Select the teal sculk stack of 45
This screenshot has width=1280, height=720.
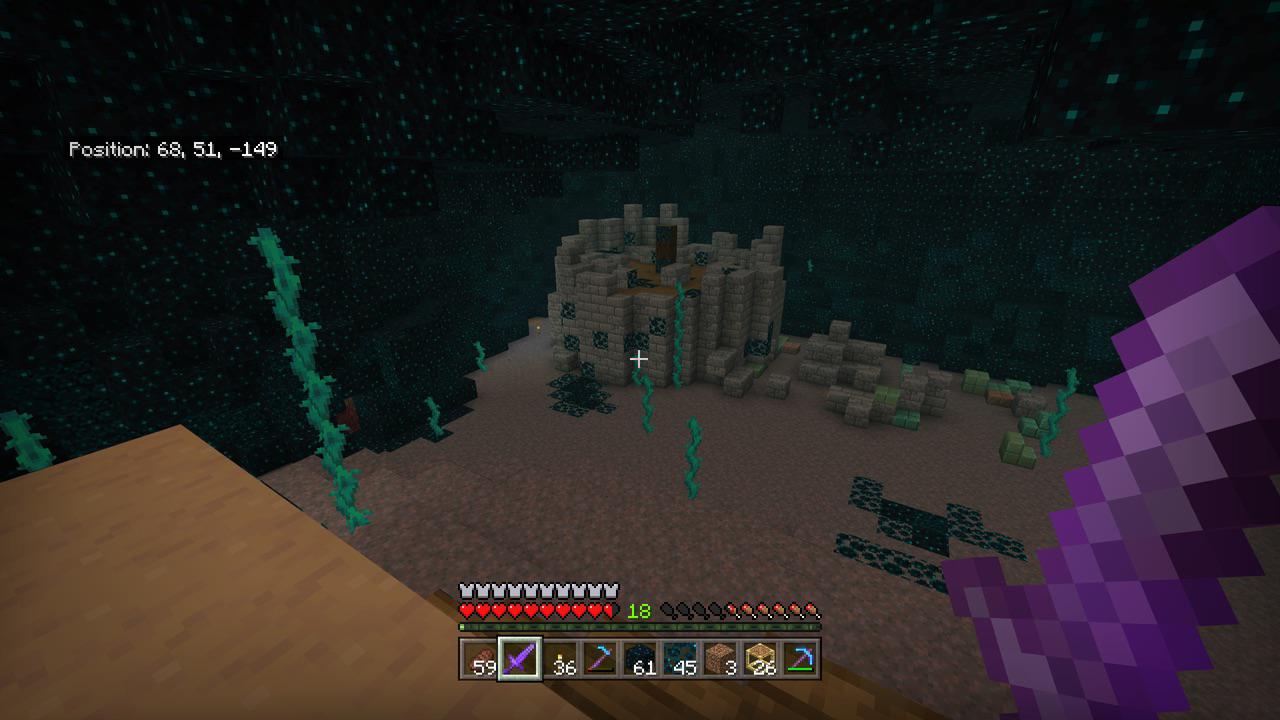point(680,659)
